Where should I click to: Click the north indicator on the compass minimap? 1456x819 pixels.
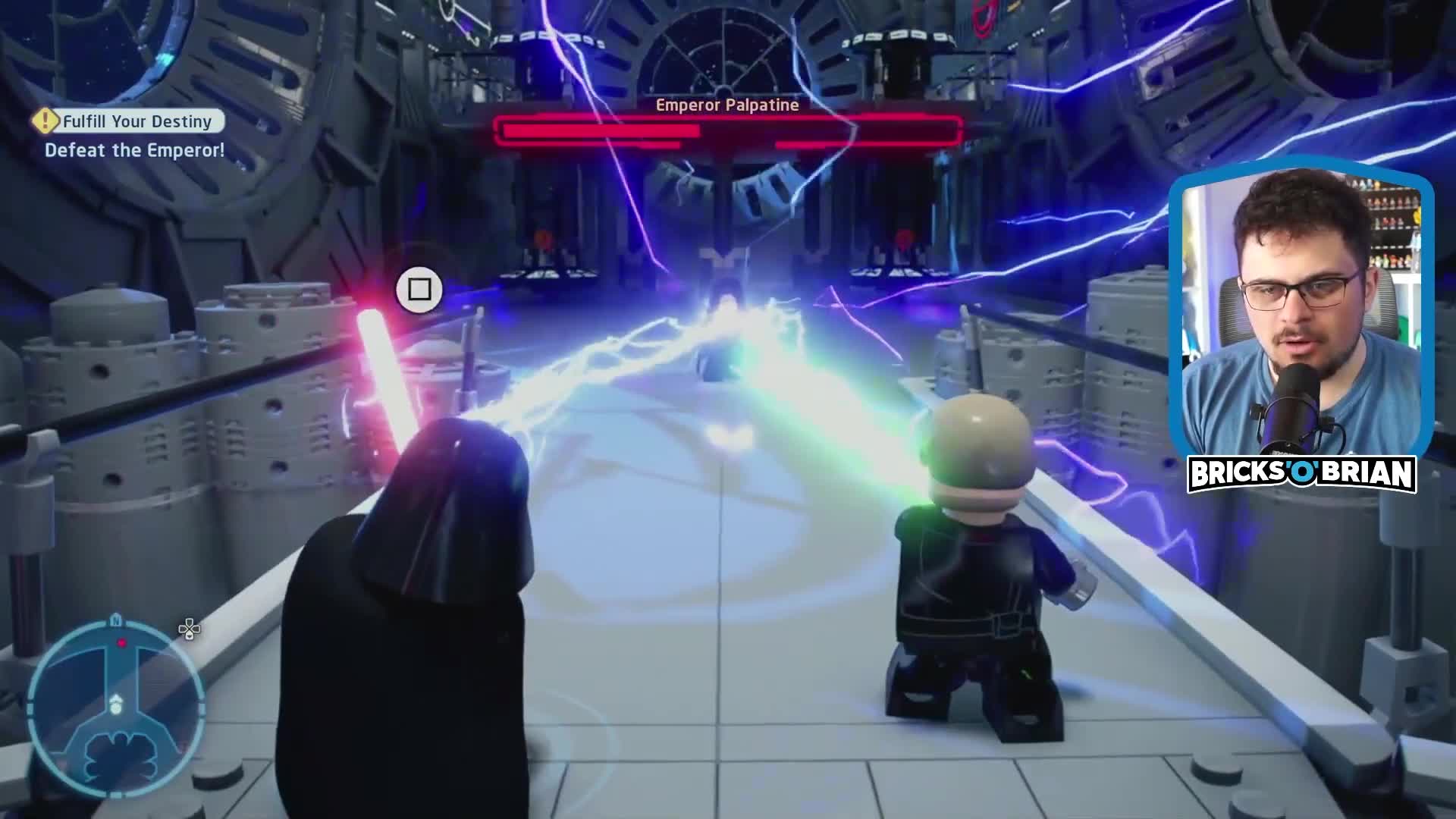coord(116,620)
